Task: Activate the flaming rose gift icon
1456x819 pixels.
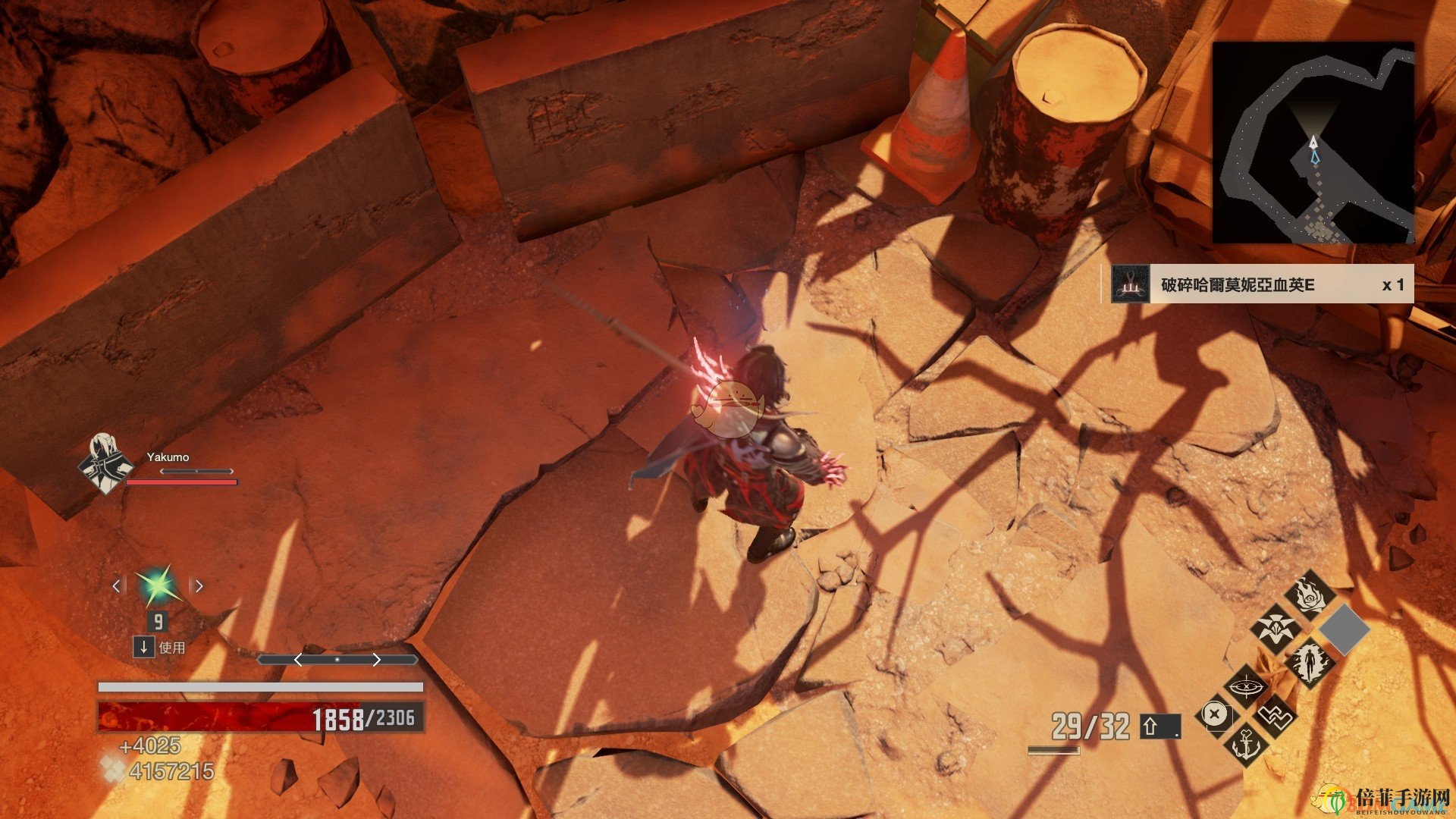Action: 1310,594
